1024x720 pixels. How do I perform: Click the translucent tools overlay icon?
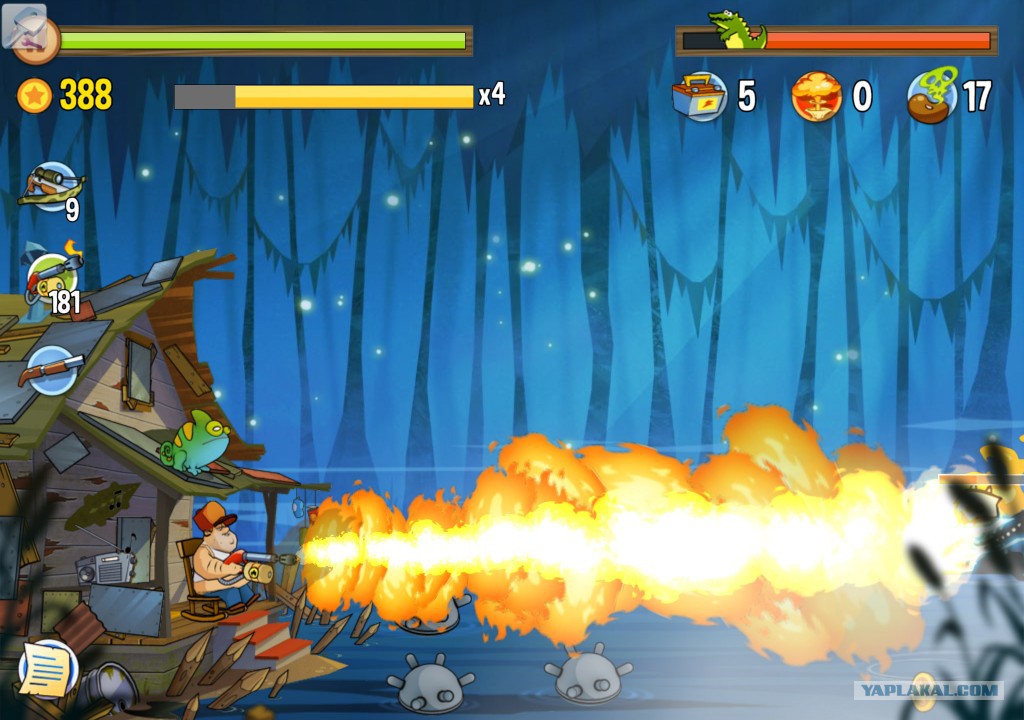[24, 25]
